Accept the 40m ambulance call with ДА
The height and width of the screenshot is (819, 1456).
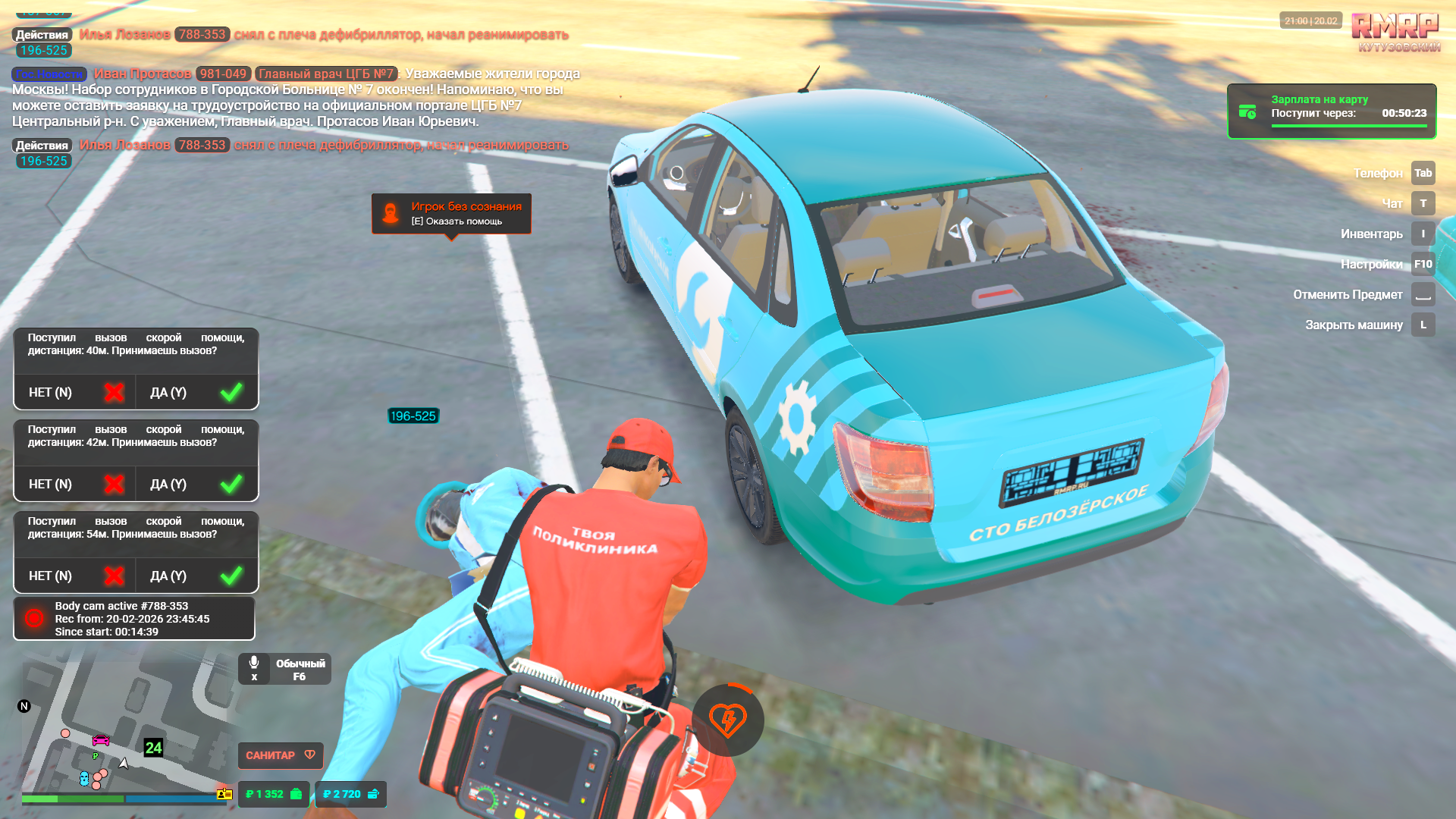tap(196, 392)
